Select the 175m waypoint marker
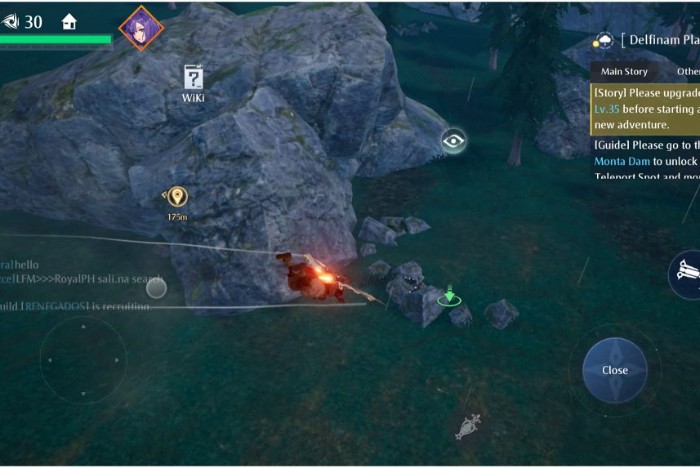 pos(177,198)
